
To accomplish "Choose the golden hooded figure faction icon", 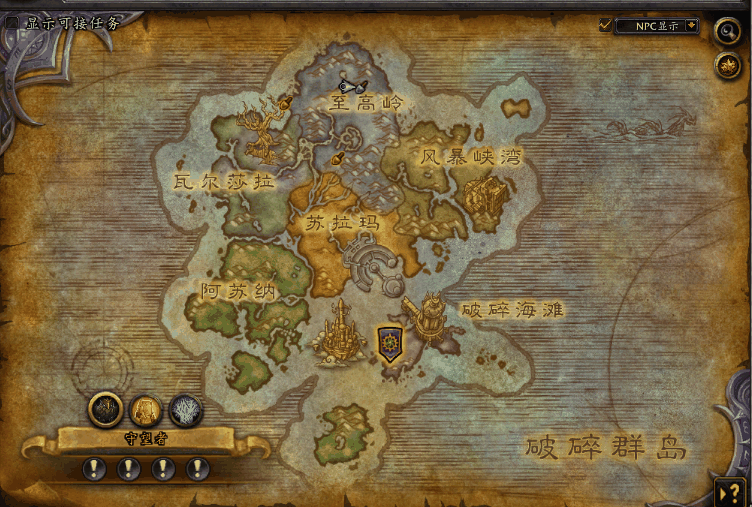I will [x=146, y=410].
